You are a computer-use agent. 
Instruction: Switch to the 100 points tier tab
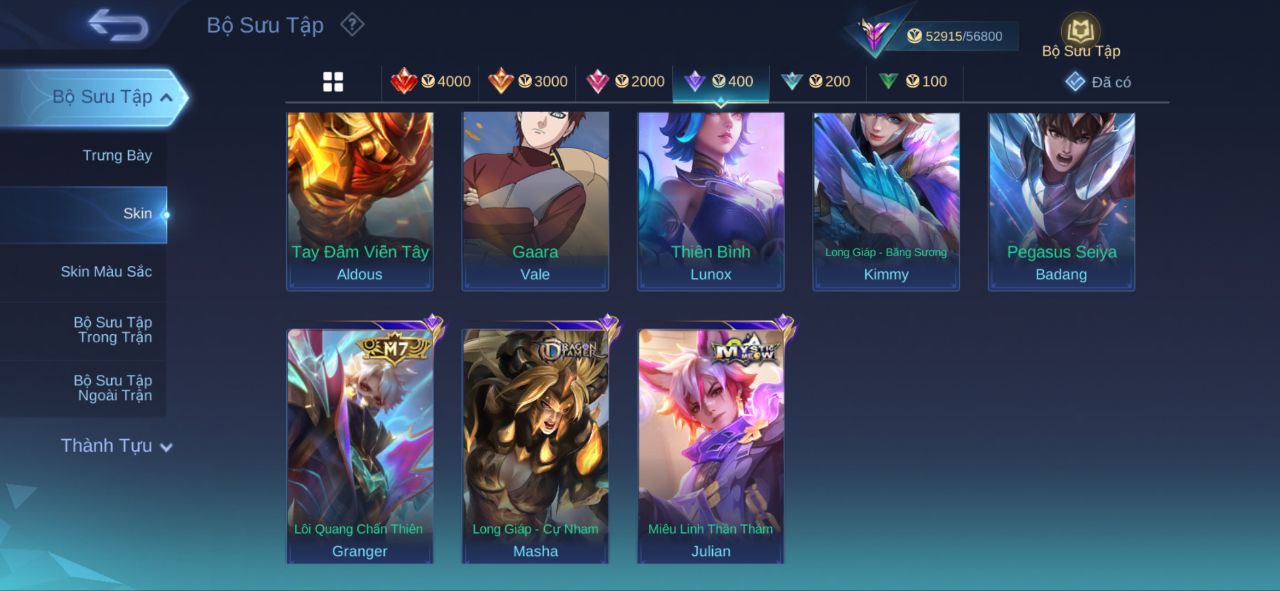913,82
